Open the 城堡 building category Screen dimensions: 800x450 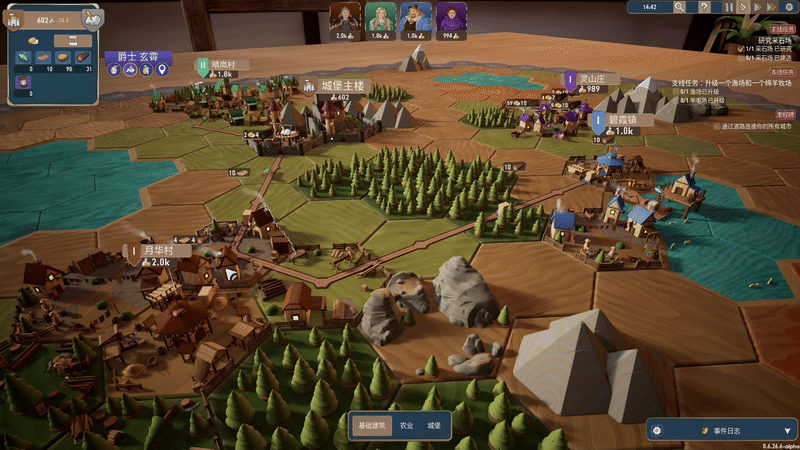(x=433, y=425)
